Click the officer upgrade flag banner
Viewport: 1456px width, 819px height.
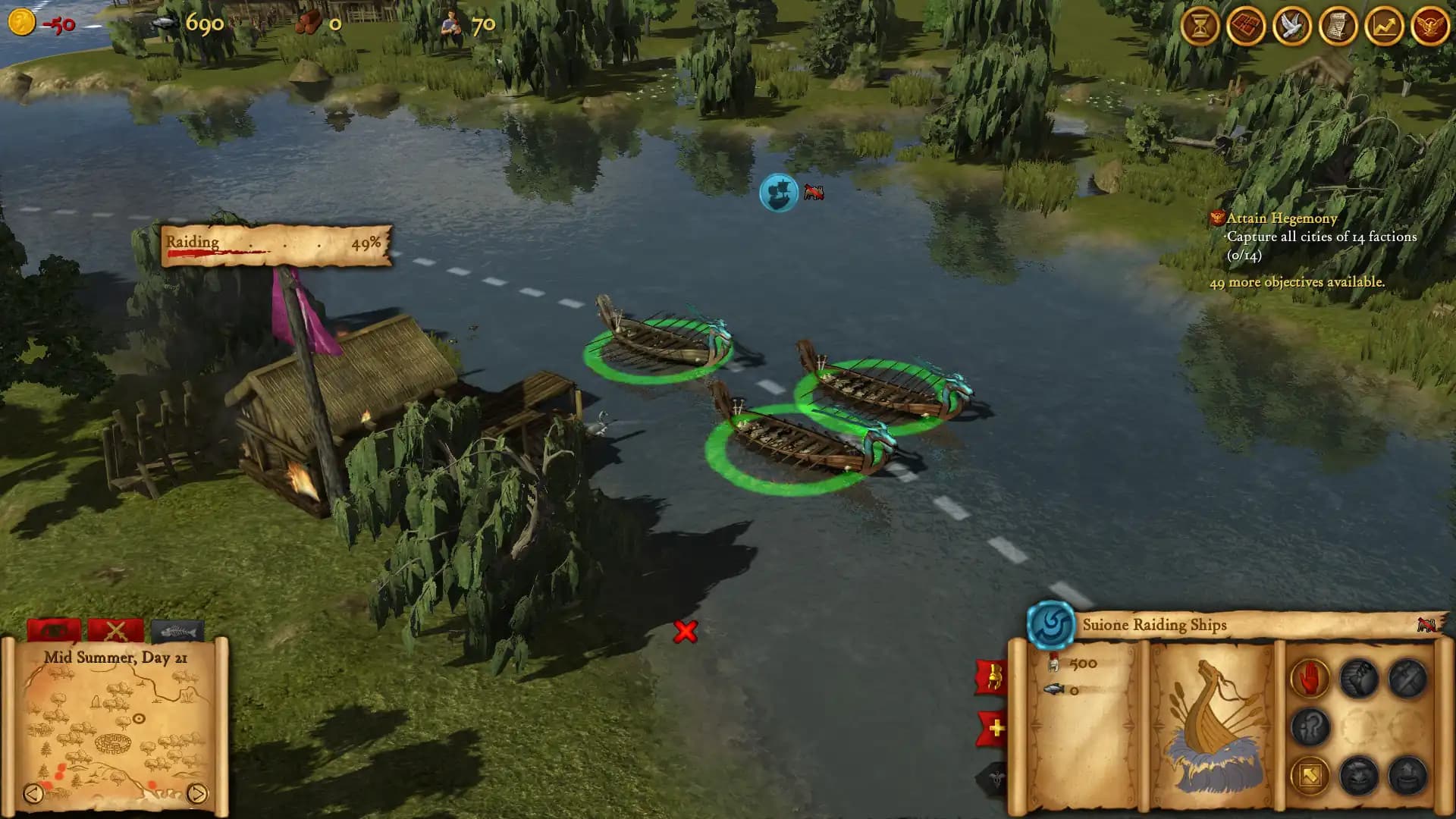click(995, 676)
